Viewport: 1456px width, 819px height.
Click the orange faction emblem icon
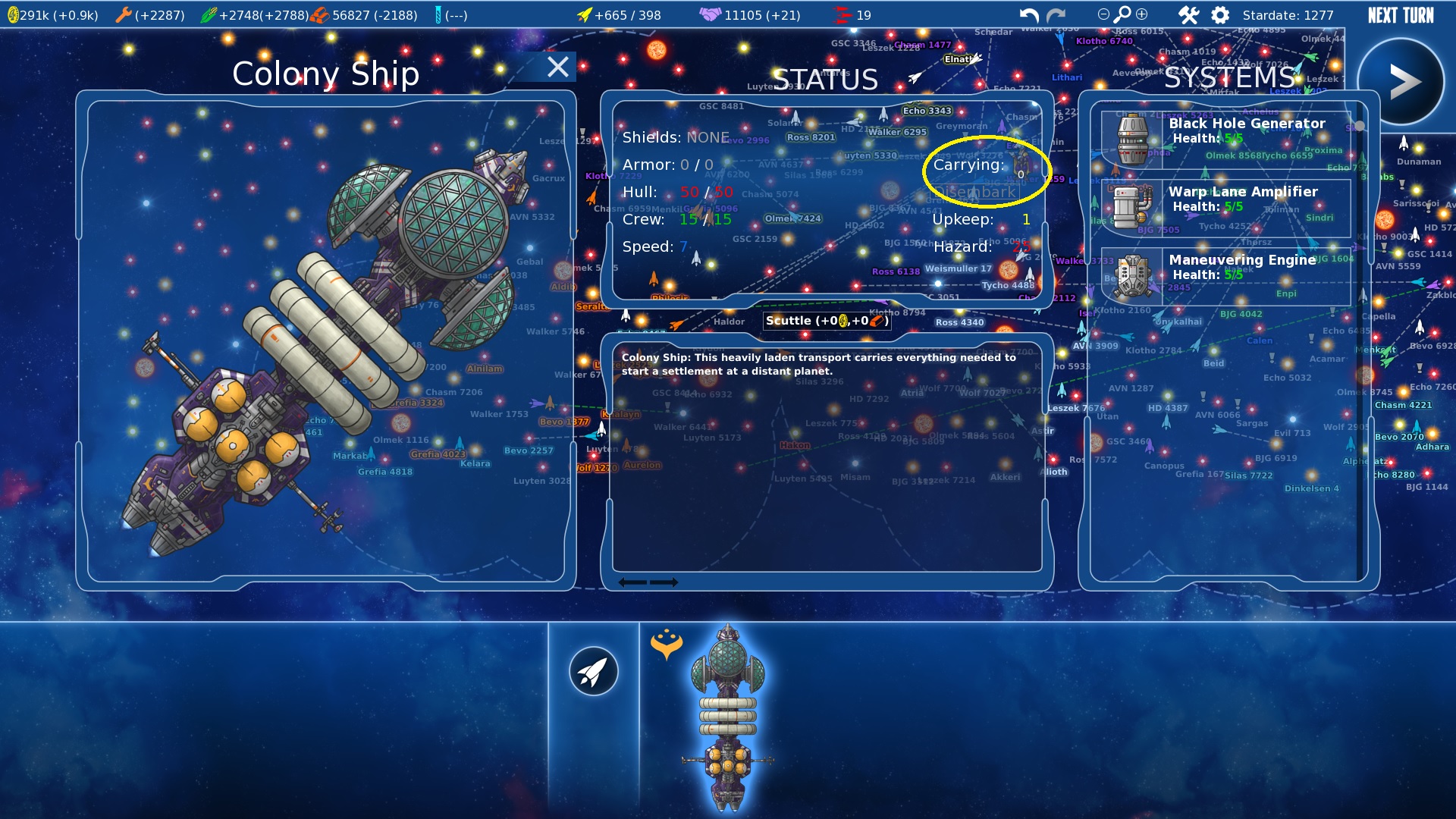pos(667,644)
